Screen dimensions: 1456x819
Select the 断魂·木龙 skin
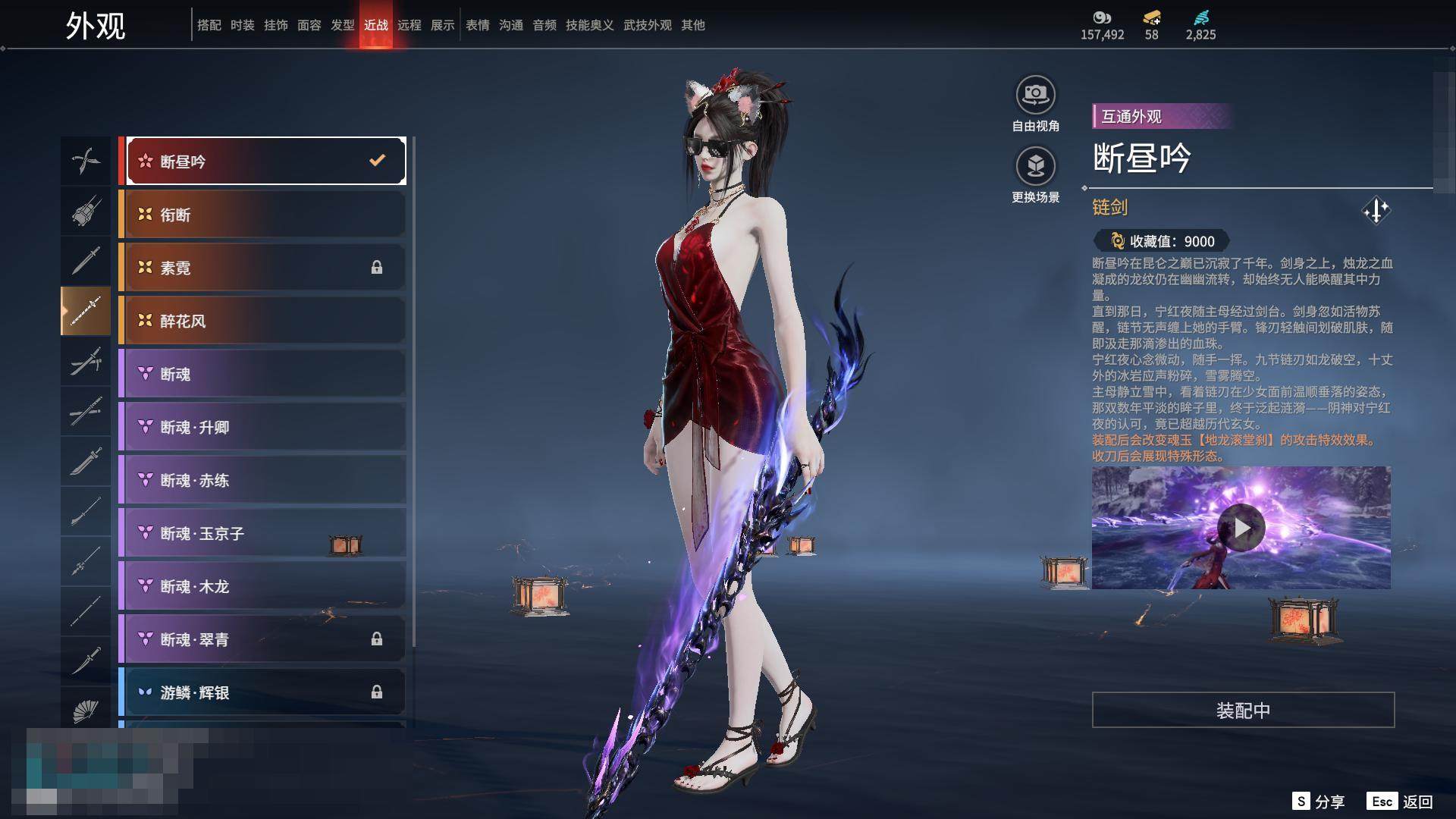[262, 586]
